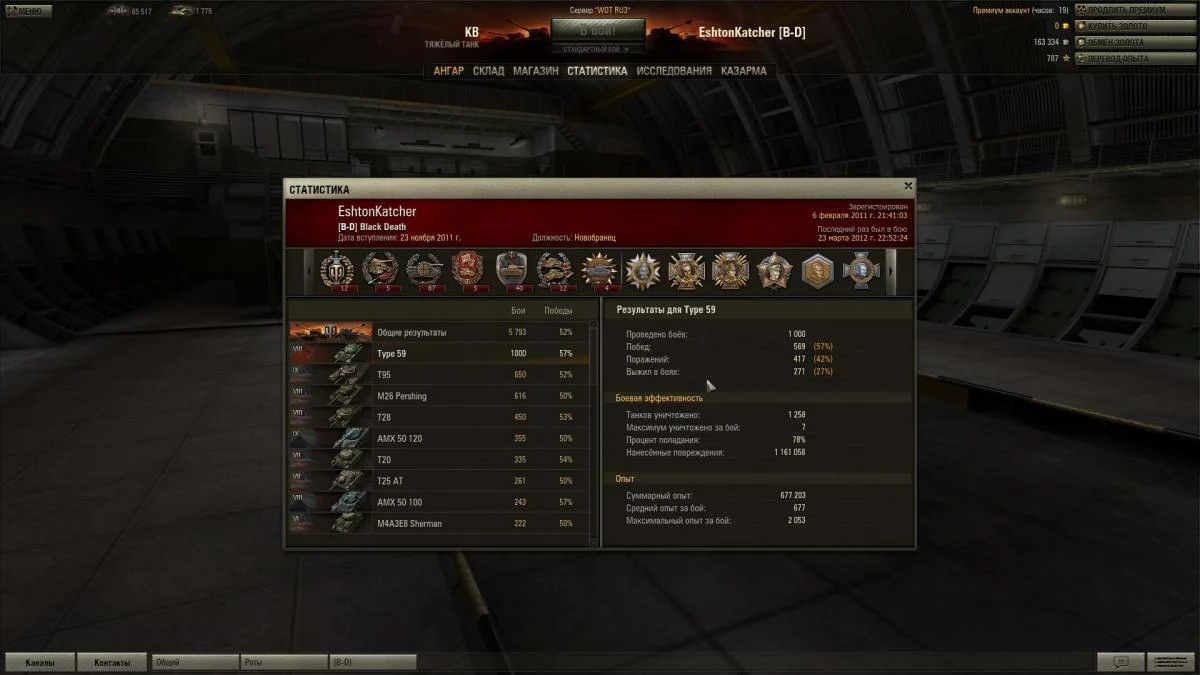
Task: Select the Type 59 tank row
Action: tap(438, 353)
